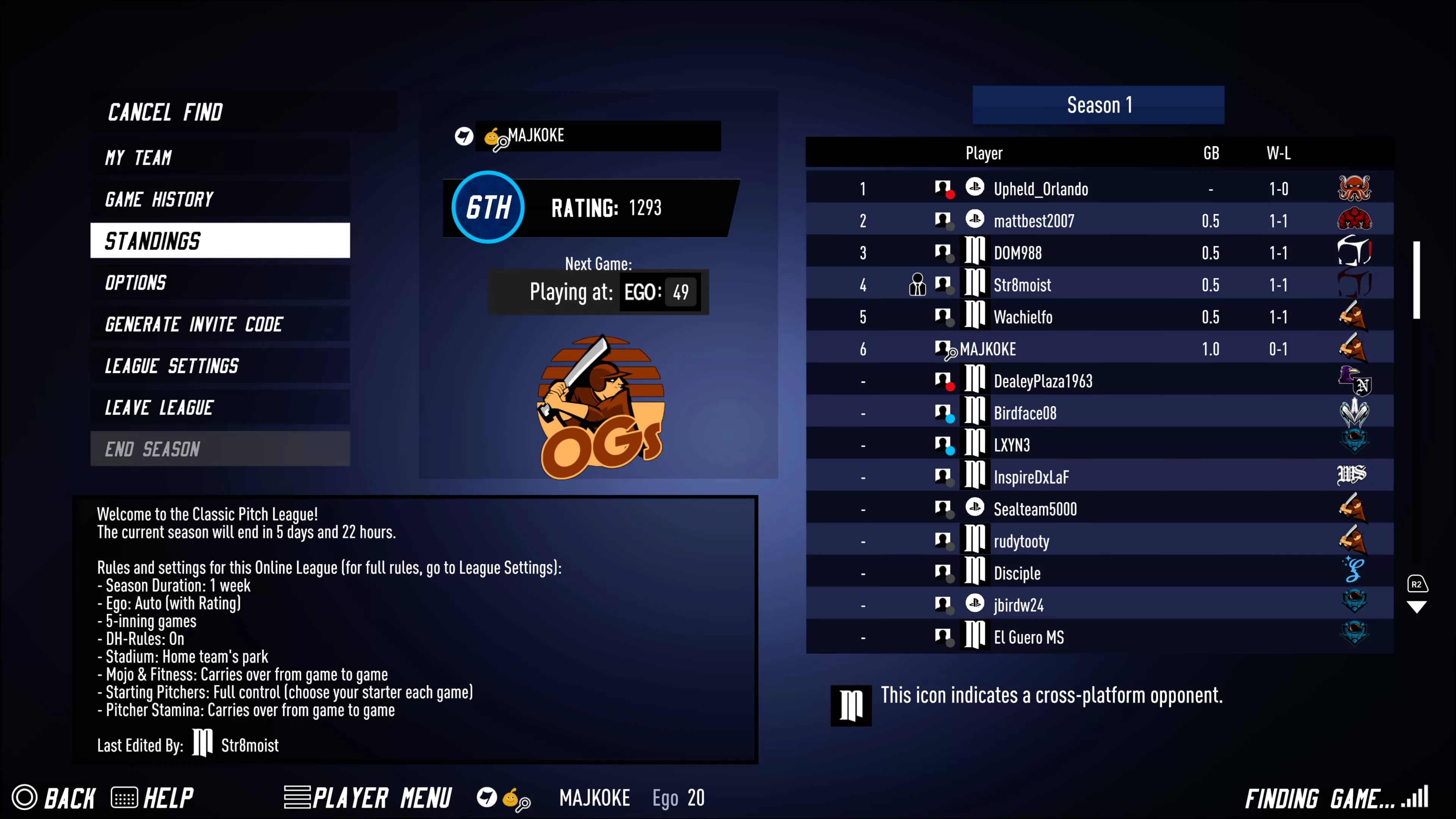Click the OGs team logo

600,407
